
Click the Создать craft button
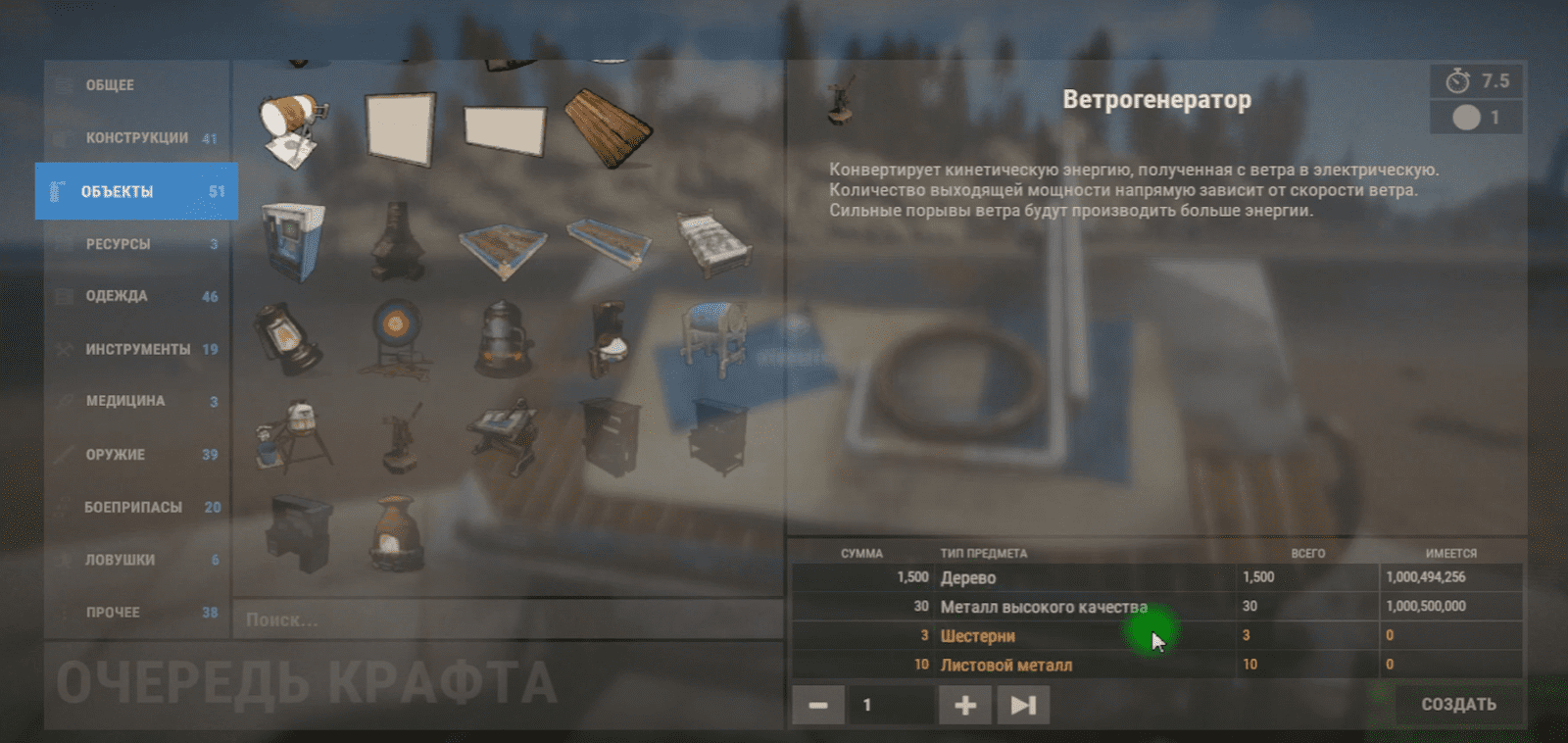point(1458,705)
